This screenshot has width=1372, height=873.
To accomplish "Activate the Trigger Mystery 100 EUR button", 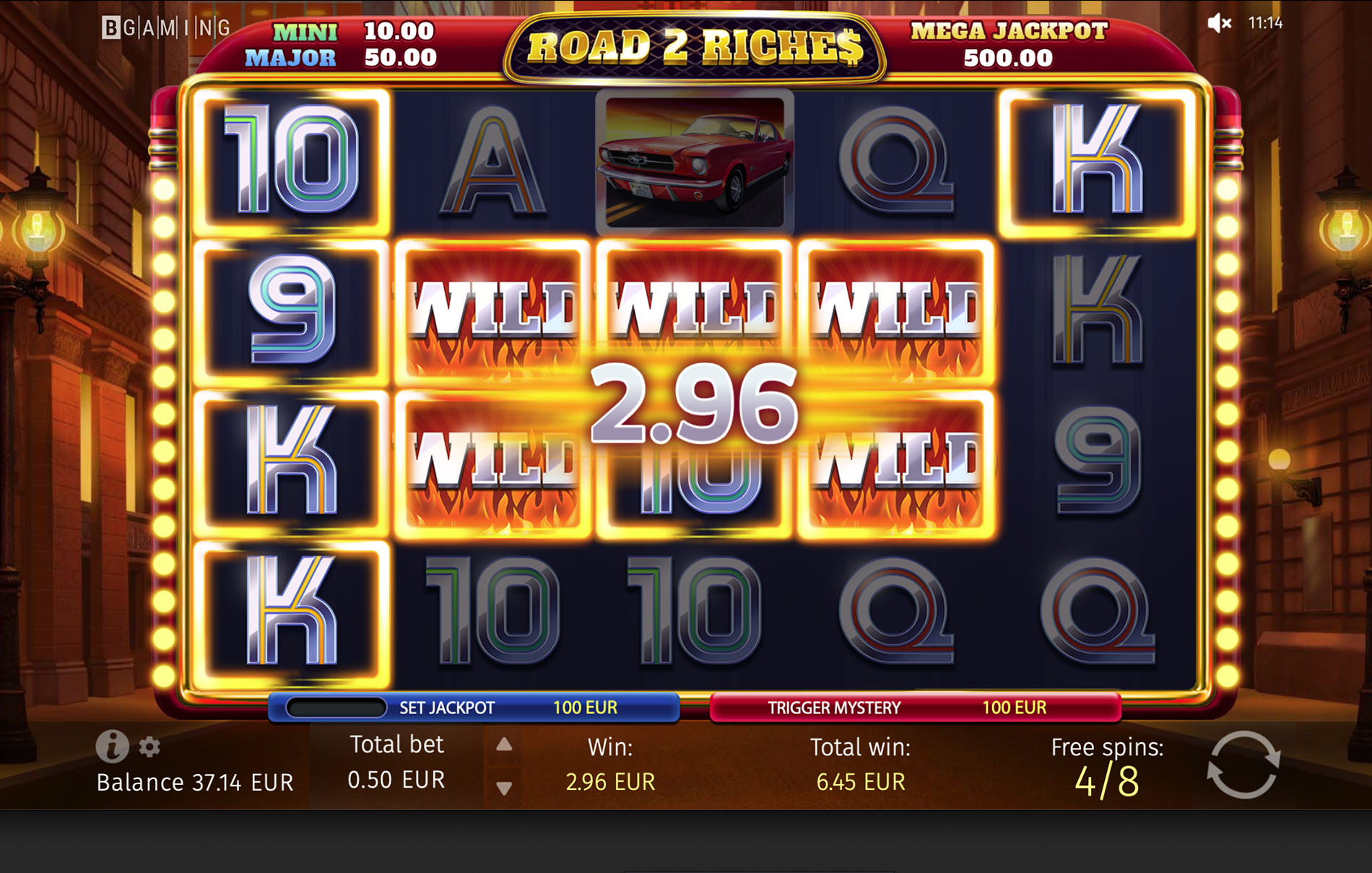I will click(x=915, y=708).
